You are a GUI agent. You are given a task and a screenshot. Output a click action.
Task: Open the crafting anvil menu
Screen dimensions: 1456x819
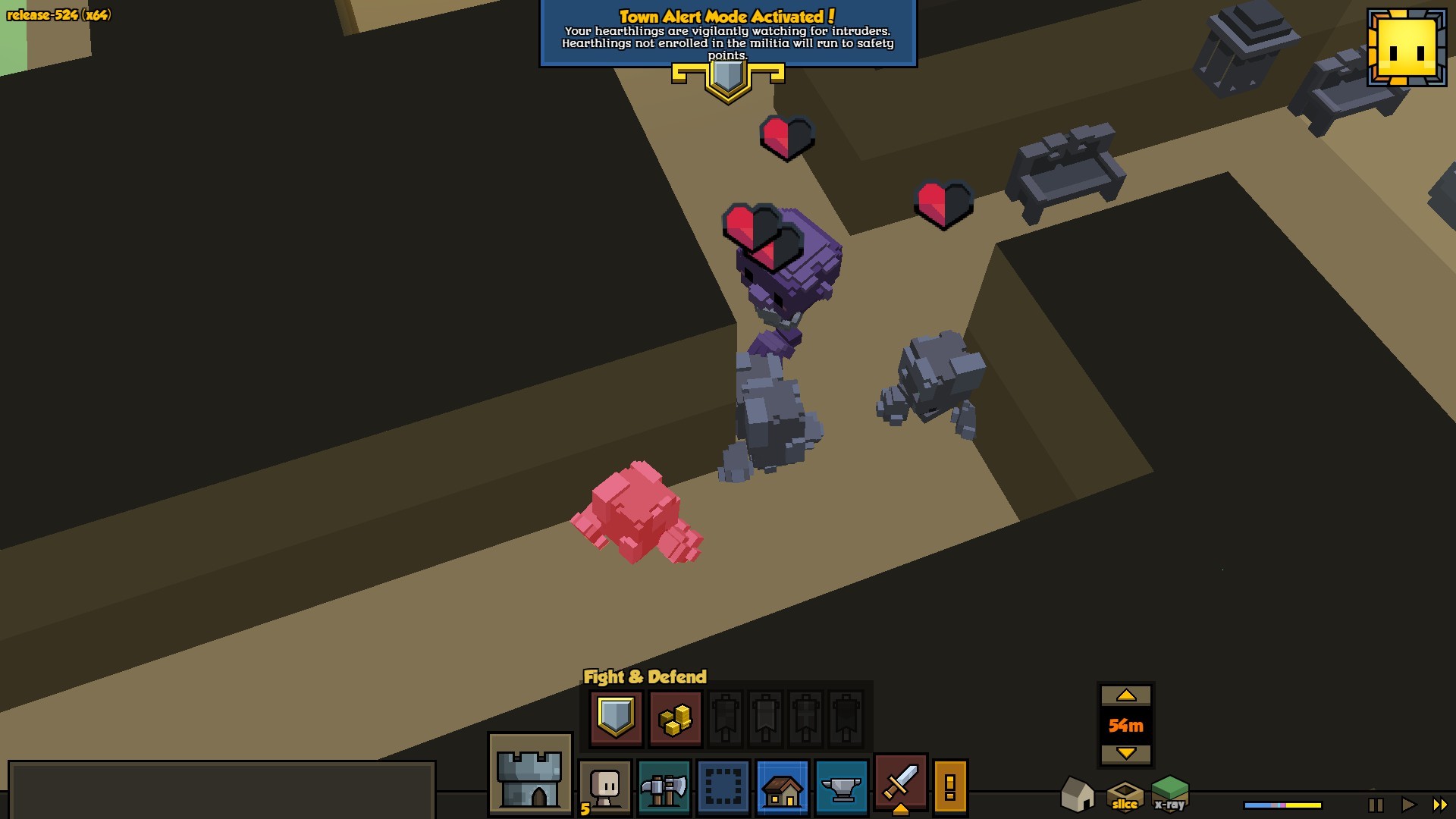pyautogui.click(x=841, y=787)
